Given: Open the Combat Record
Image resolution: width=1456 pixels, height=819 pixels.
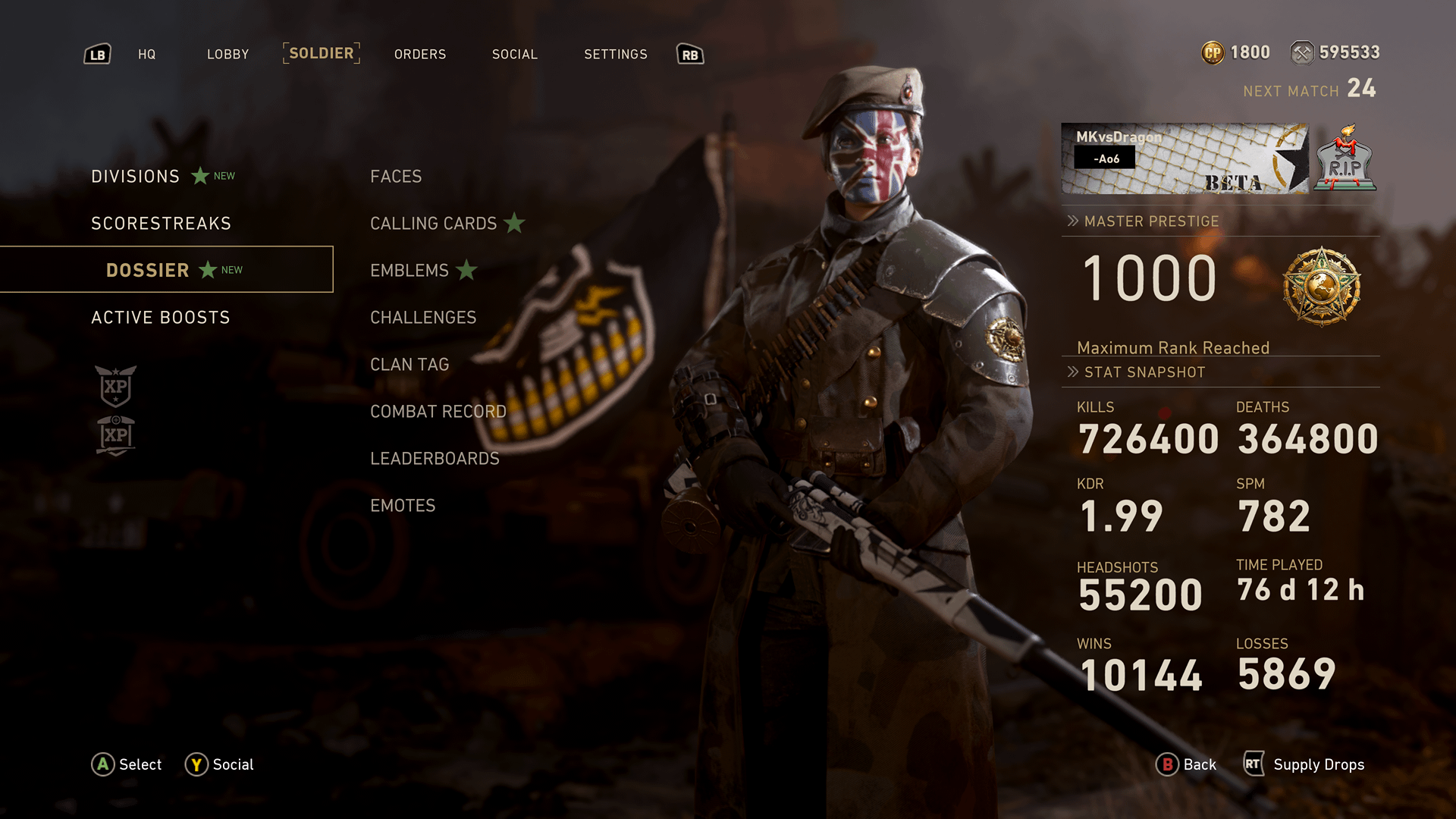Looking at the screenshot, I should click(438, 412).
